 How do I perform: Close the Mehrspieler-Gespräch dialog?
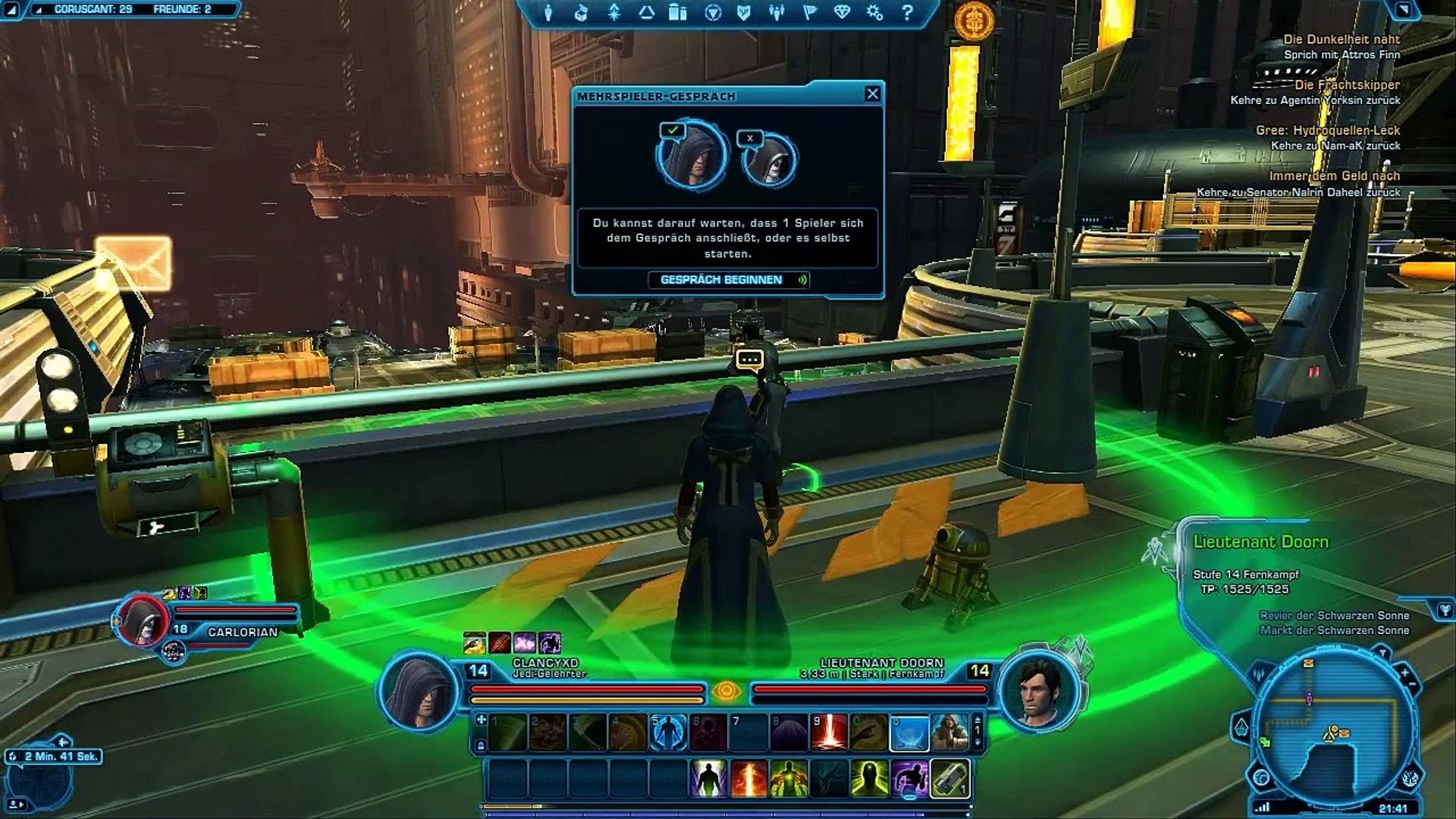pyautogui.click(x=872, y=94)
